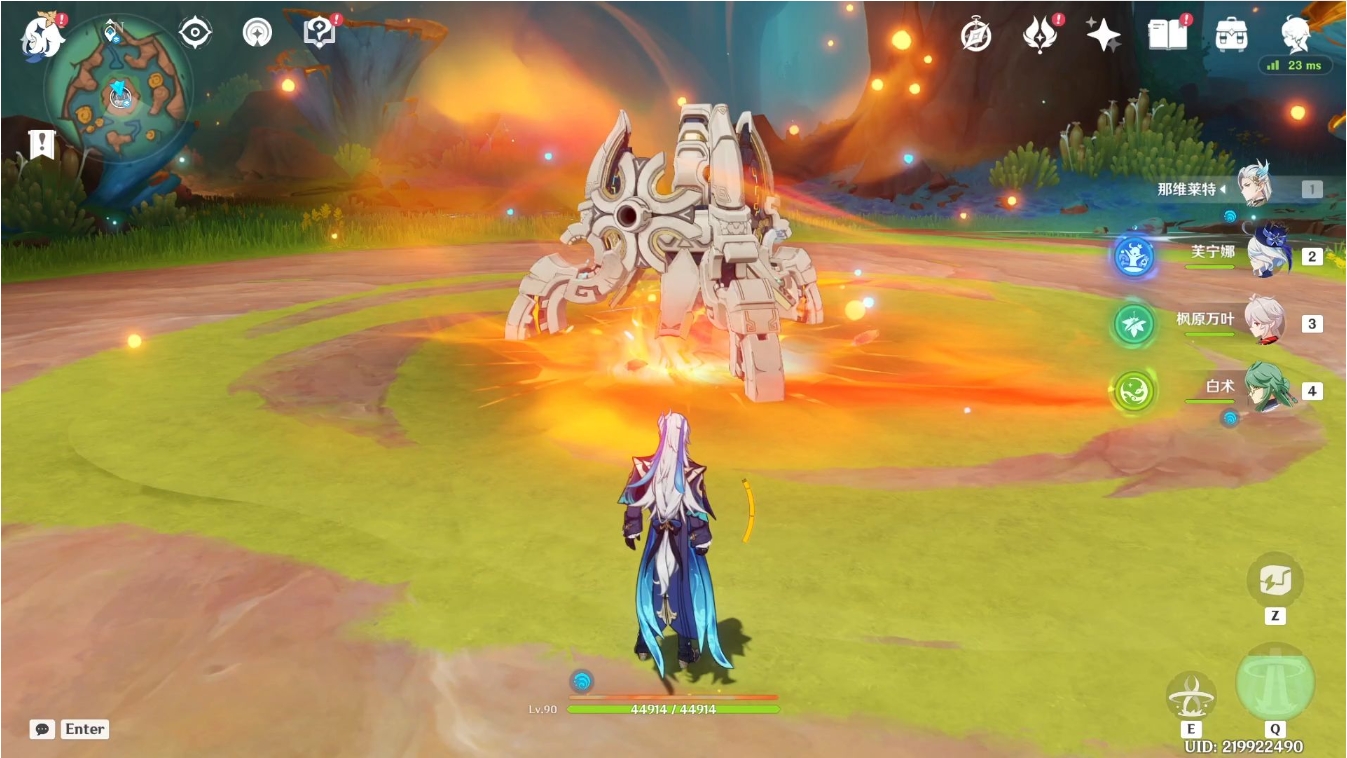Switch to party member 白术
This screenshot has width=1347, height=758.
click(1268, 389)
